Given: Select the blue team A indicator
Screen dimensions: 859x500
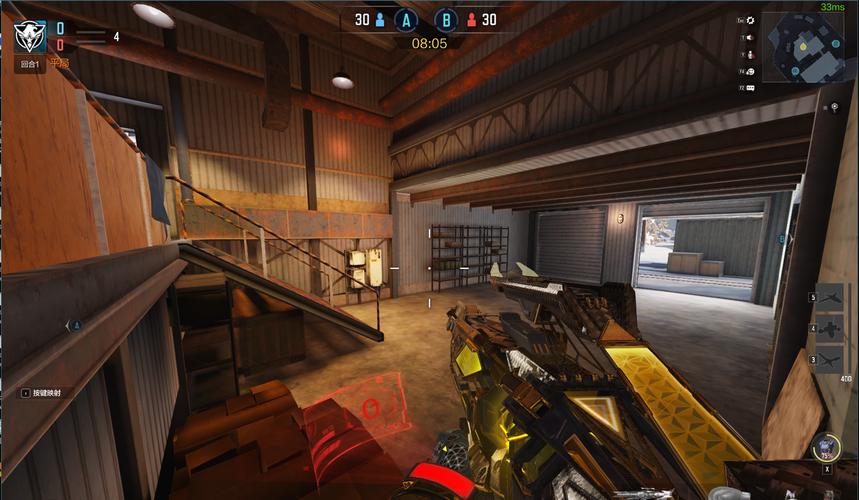Looking at the screenshot, I should pyautogui.click(x=405, y=19).
